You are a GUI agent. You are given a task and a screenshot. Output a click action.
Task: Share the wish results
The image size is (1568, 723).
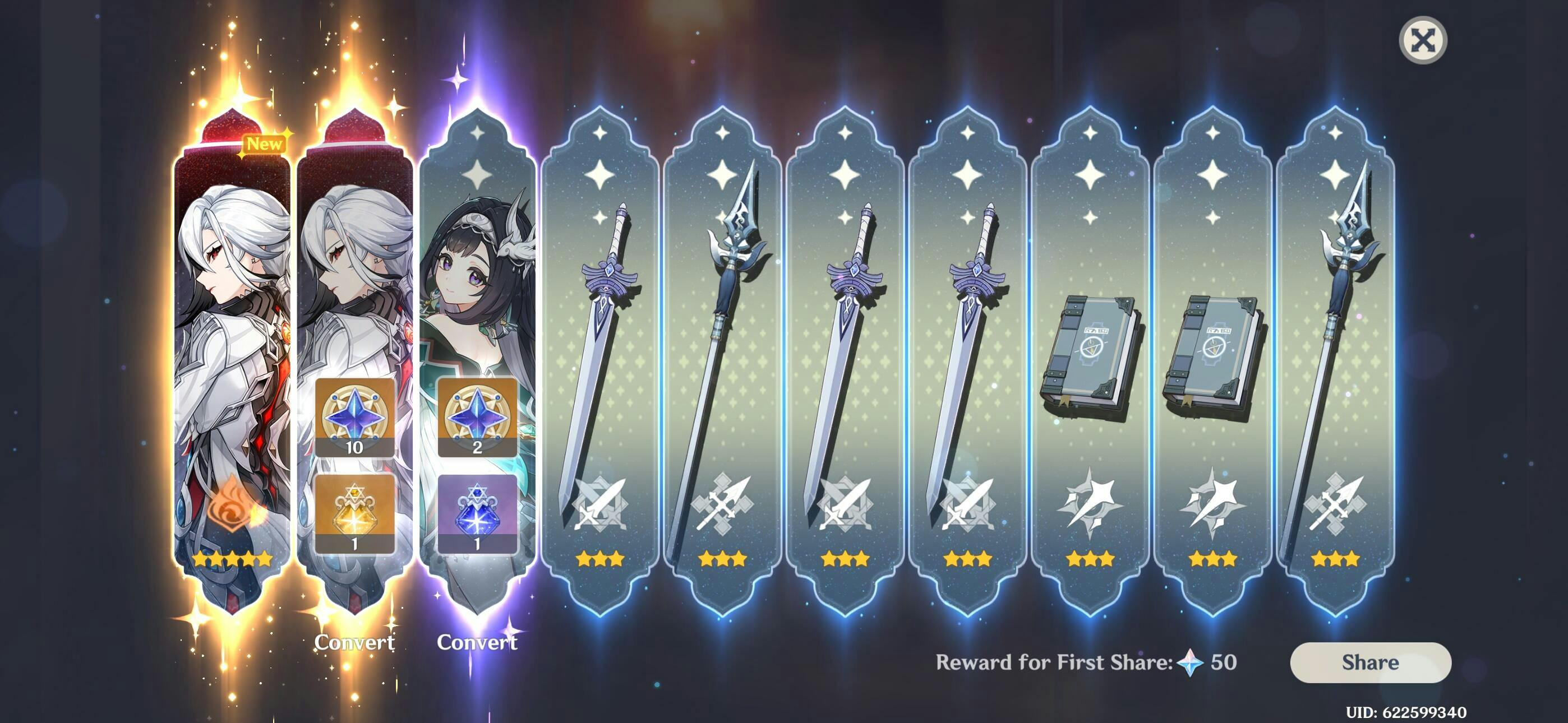(1370, 662)
